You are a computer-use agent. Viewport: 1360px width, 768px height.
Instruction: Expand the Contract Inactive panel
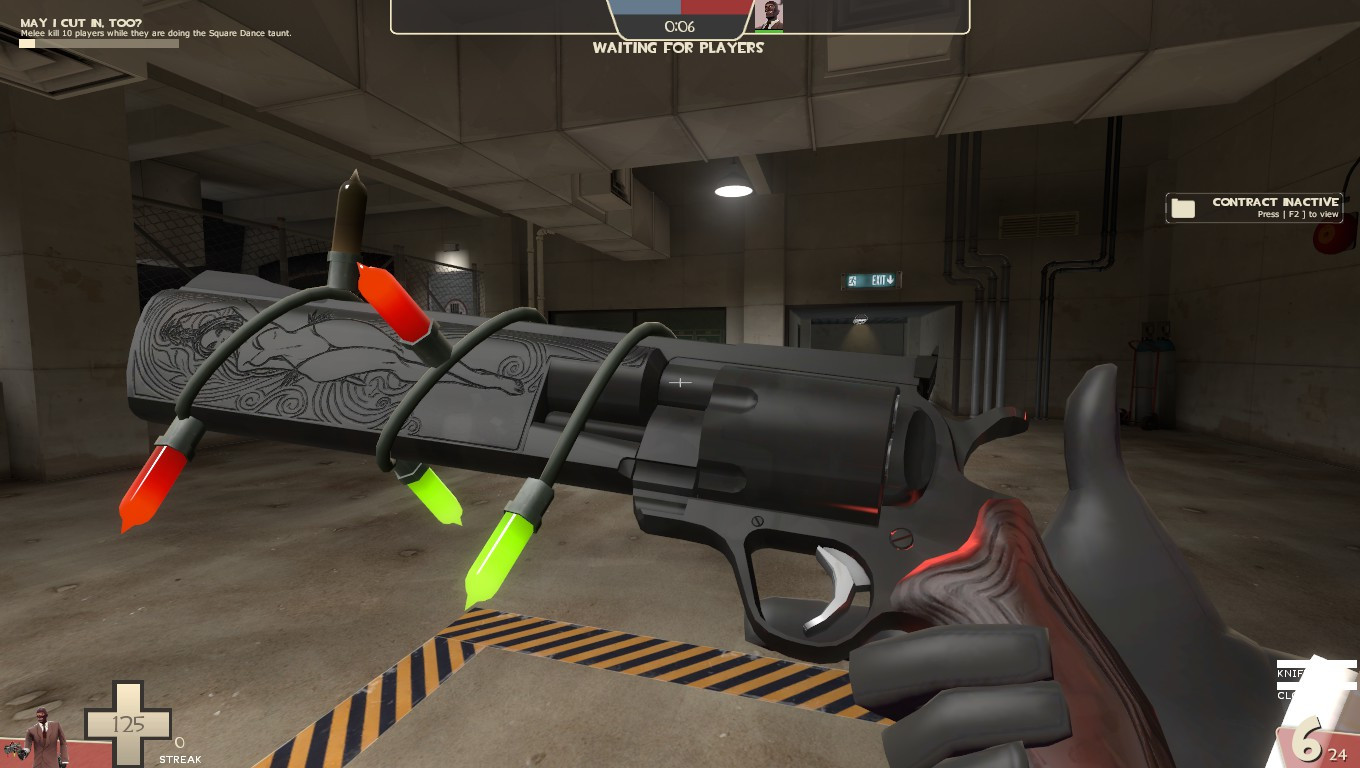click(x=1253, y=208)
